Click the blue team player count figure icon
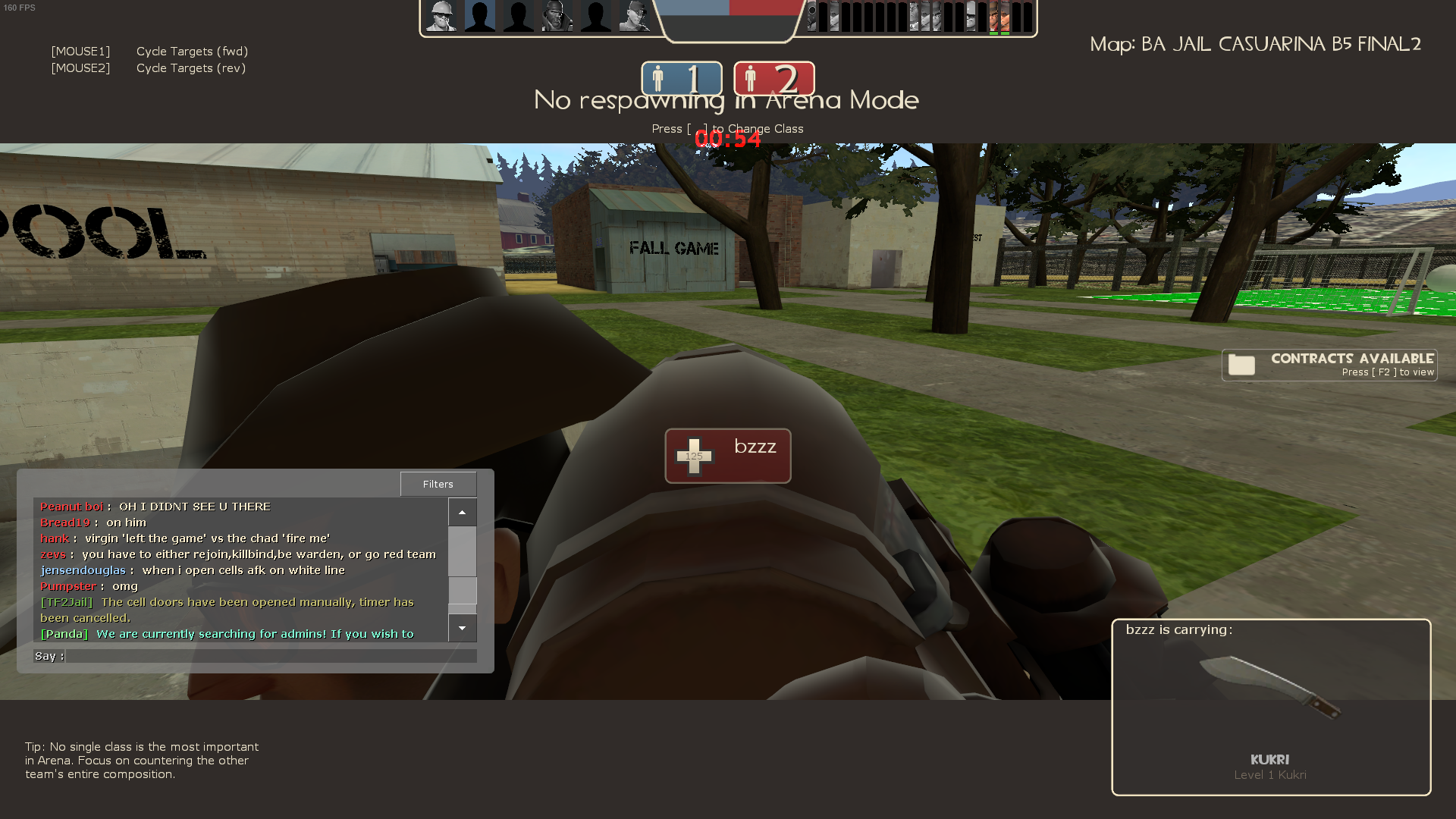 click(x=659, y=77)
